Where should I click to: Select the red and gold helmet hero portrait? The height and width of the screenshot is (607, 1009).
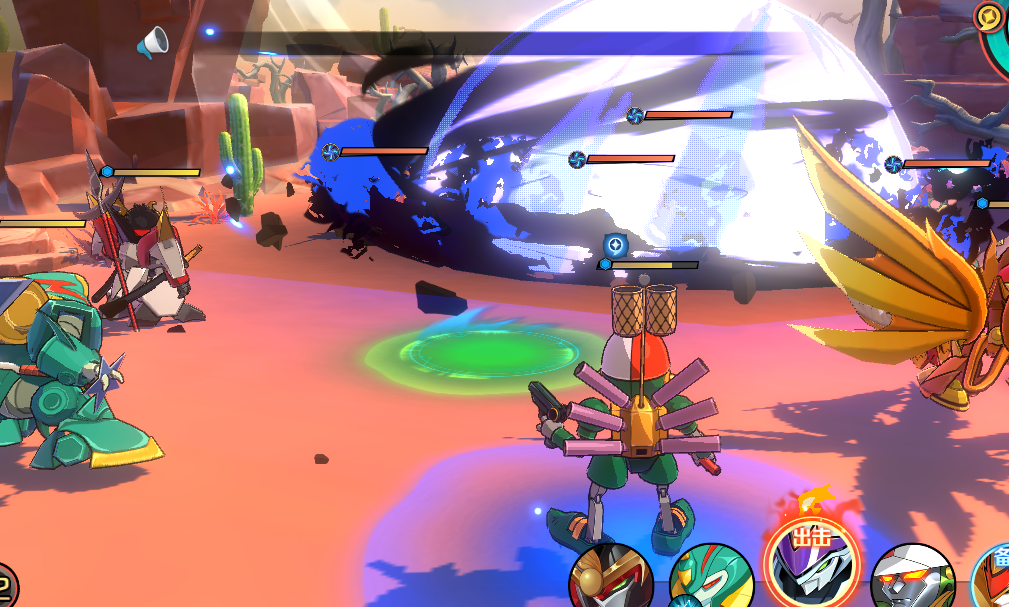point(611,579)
